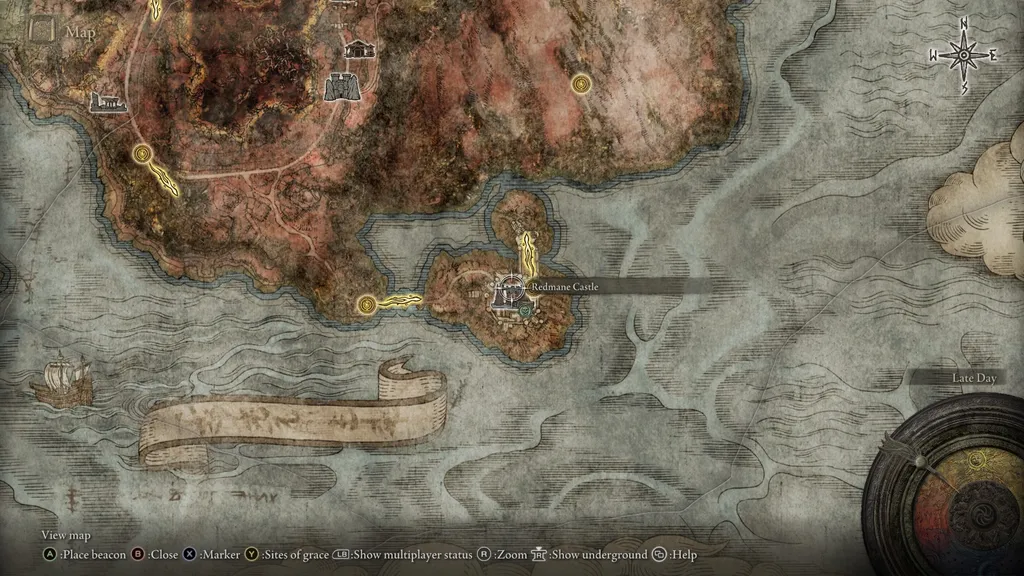Choose the site of grace near the ruins icon
This screenshot has width=1024, height=576.
pos(142,153)
